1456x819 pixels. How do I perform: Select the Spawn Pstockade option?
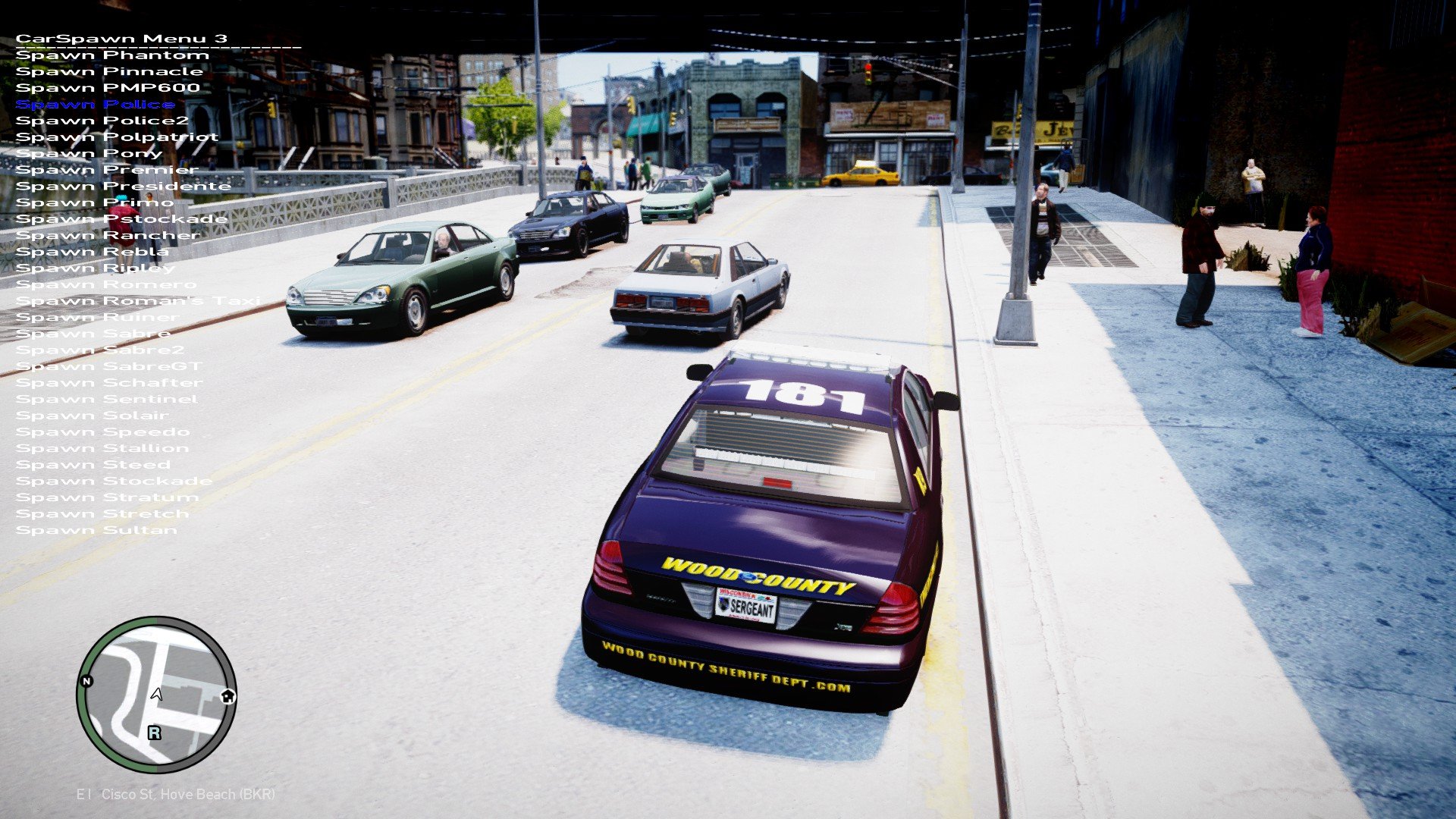[121, 219]
